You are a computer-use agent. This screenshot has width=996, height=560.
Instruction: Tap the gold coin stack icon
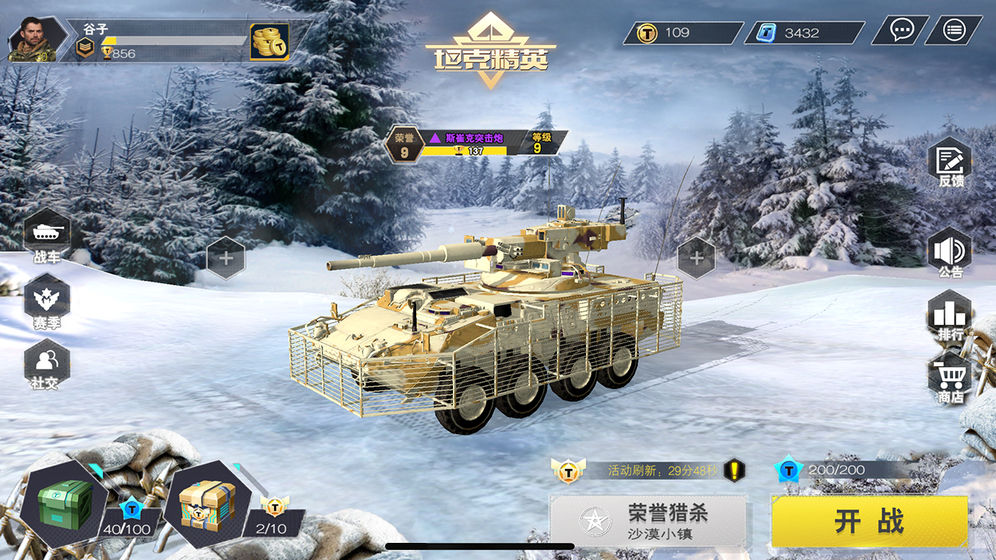(x=268, y=42)
